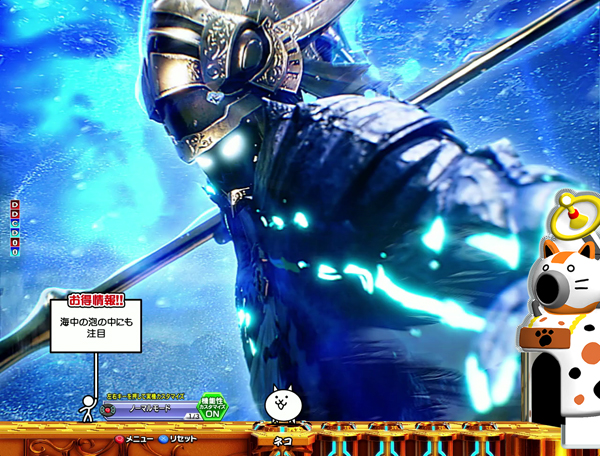Screen dimensions: 600x456
Task: Choose the リセット option
Action: pyautogui.click(x=178, y=439)
